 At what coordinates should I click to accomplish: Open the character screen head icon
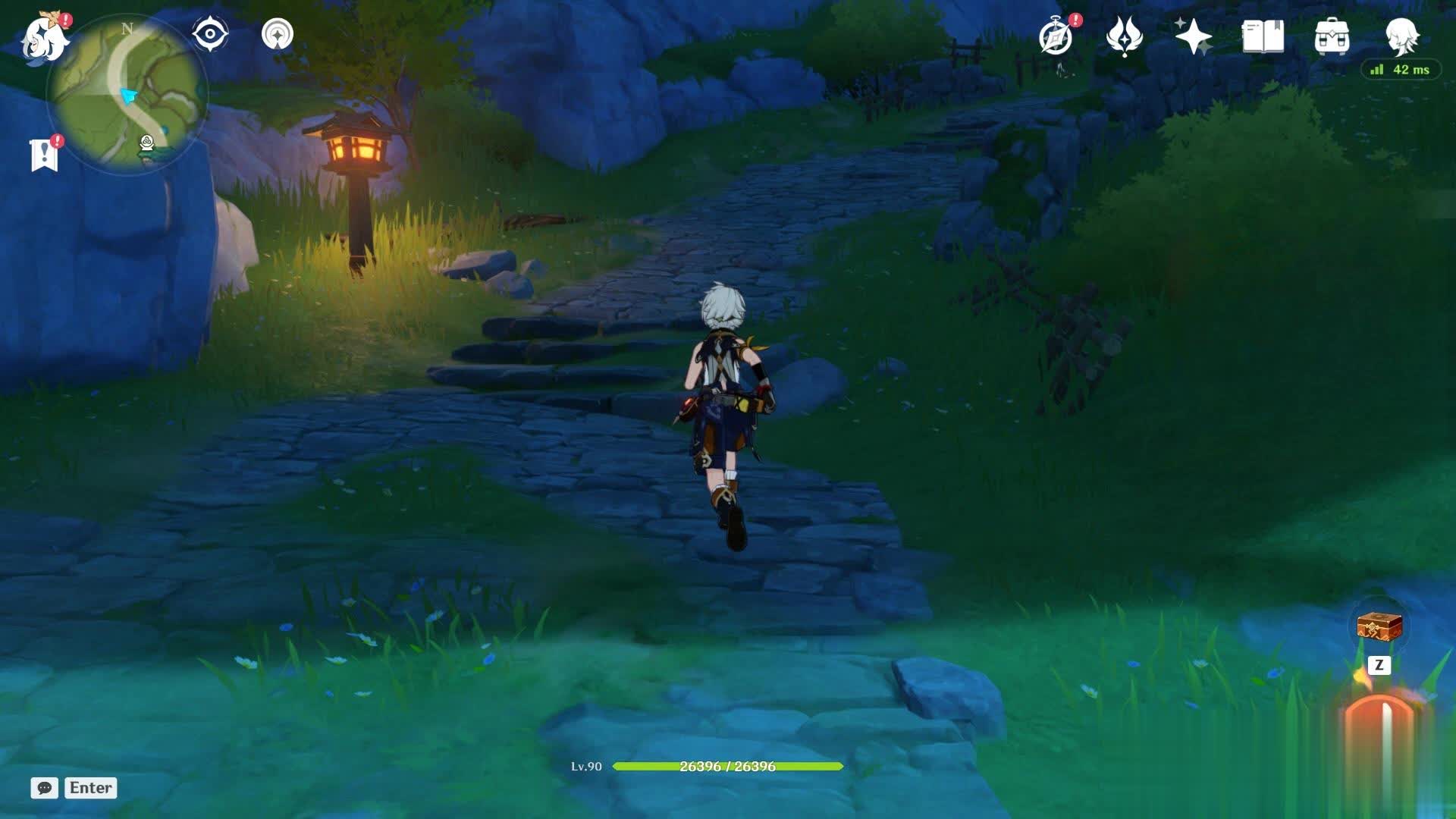1401,35
